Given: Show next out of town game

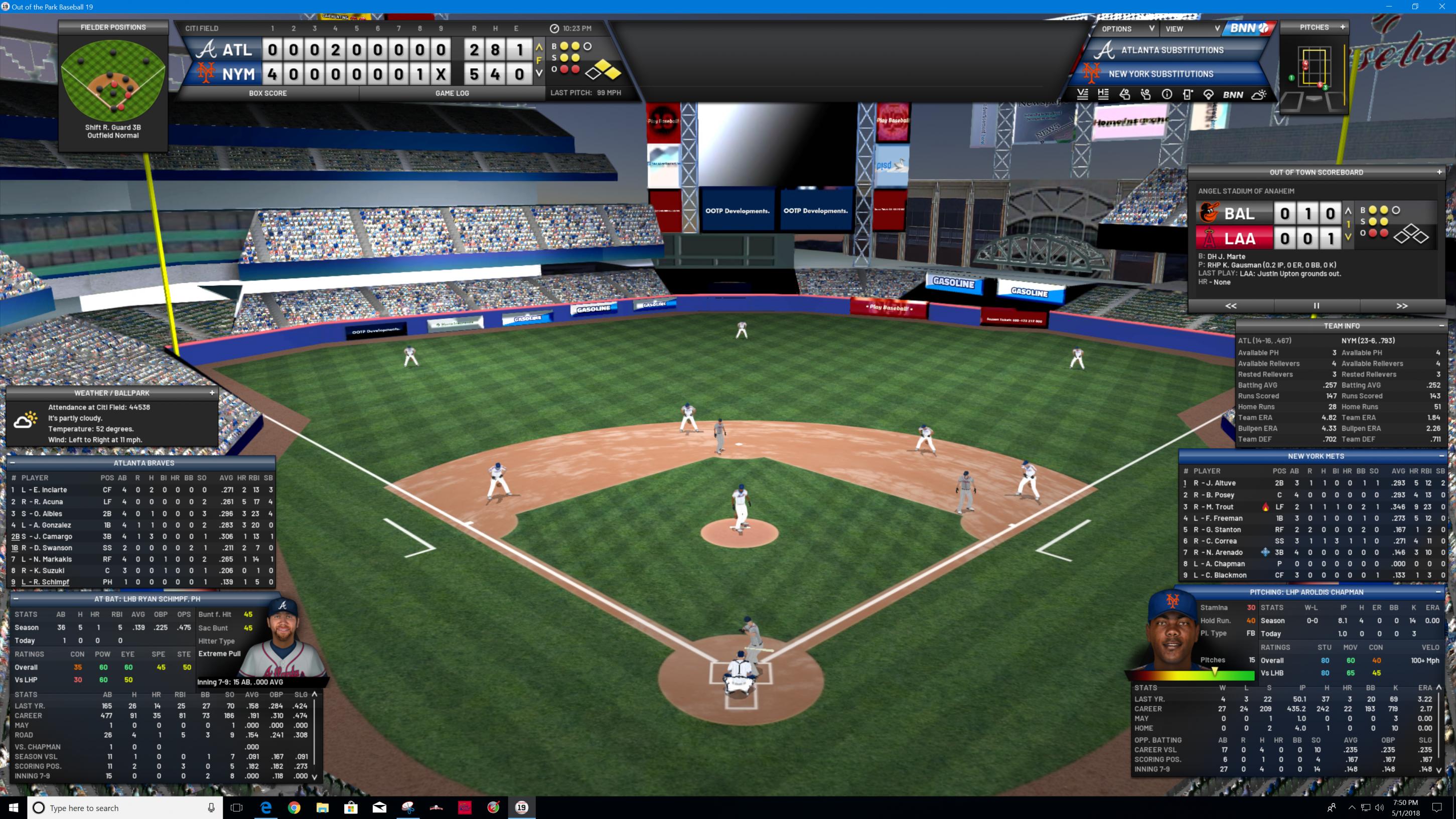Looking at the screenshot, I should pyautogui.click(x=1402, y=305).
